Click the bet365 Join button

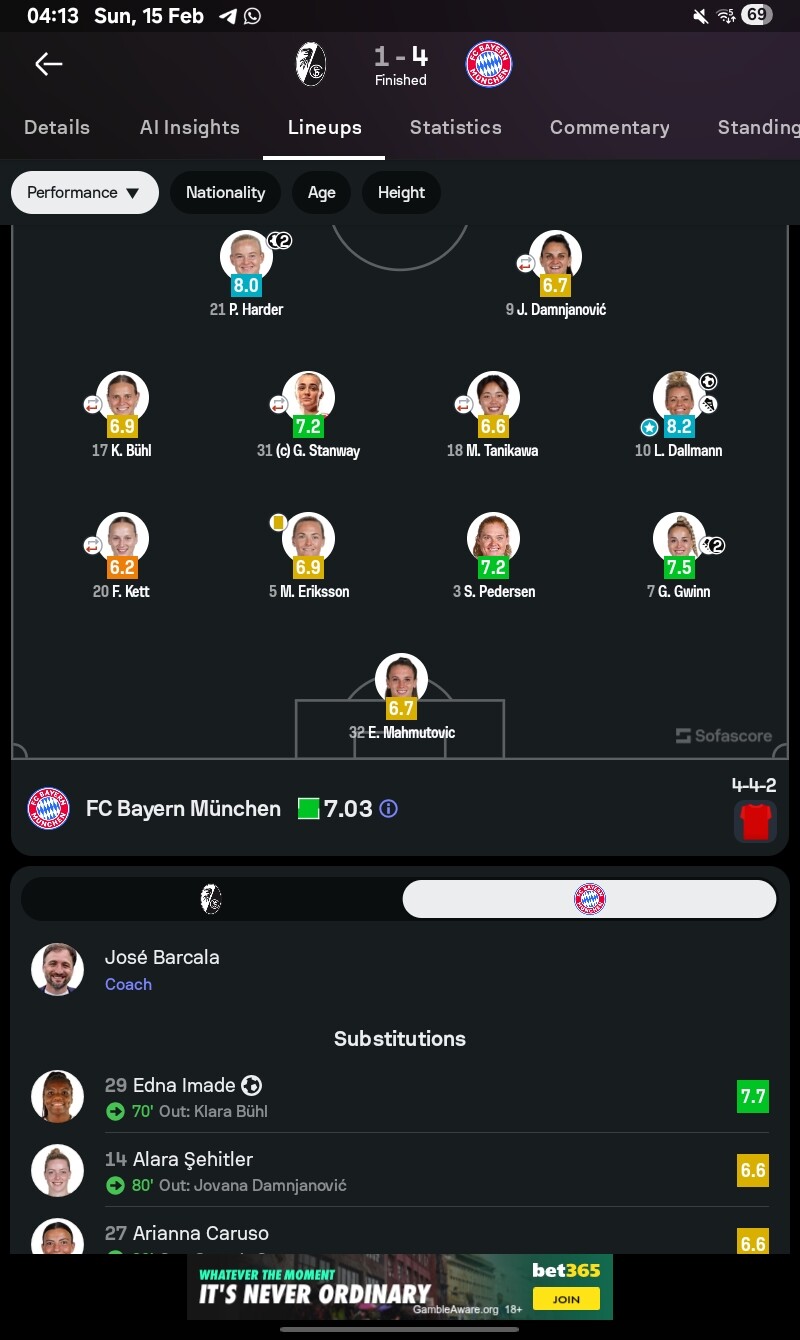pos(565,1298)
